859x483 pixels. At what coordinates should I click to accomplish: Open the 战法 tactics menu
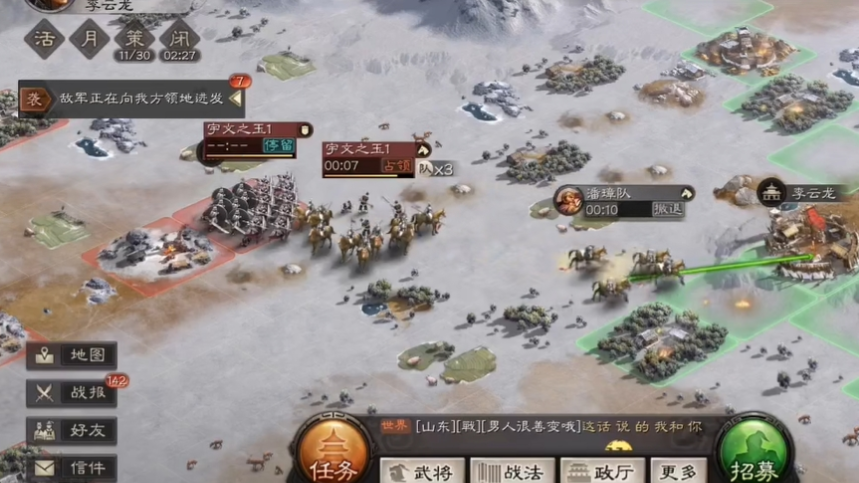(511, 471)
